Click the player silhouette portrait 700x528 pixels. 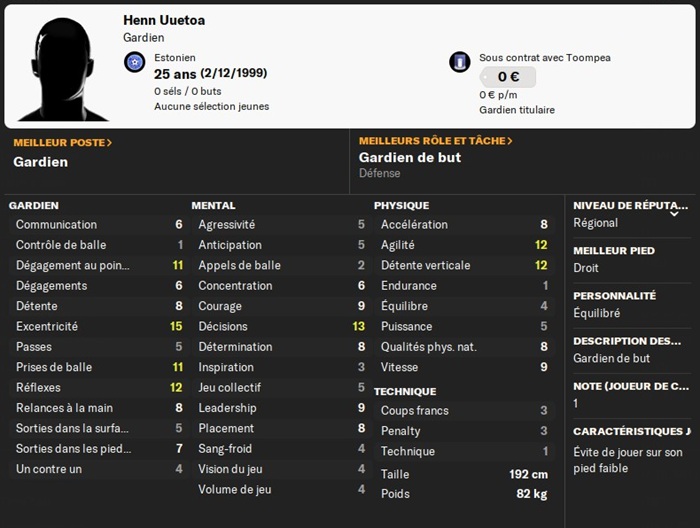coord(62,67)
